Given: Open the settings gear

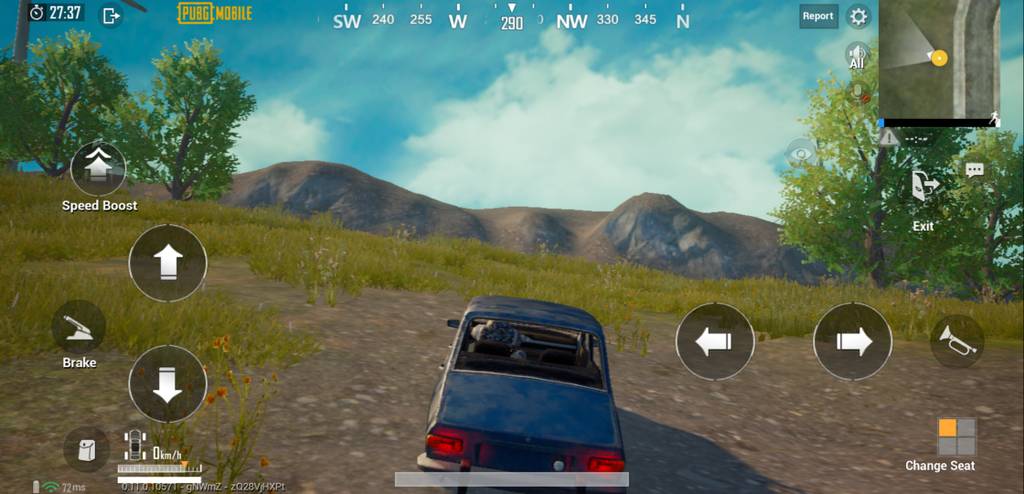Looking at the screenshot, I should (x=858, y=16).
